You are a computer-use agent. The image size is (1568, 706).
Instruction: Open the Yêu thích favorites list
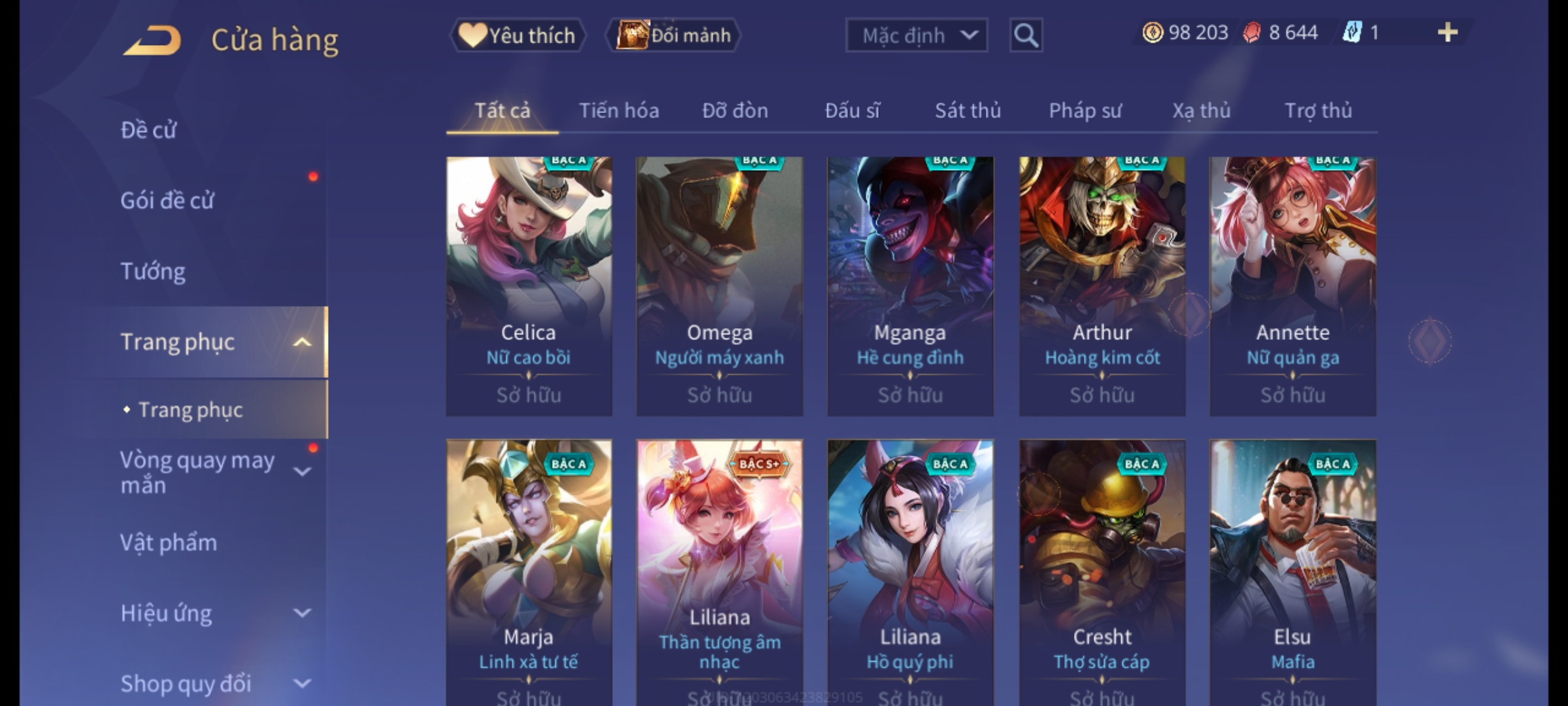(x=517, y=35)
